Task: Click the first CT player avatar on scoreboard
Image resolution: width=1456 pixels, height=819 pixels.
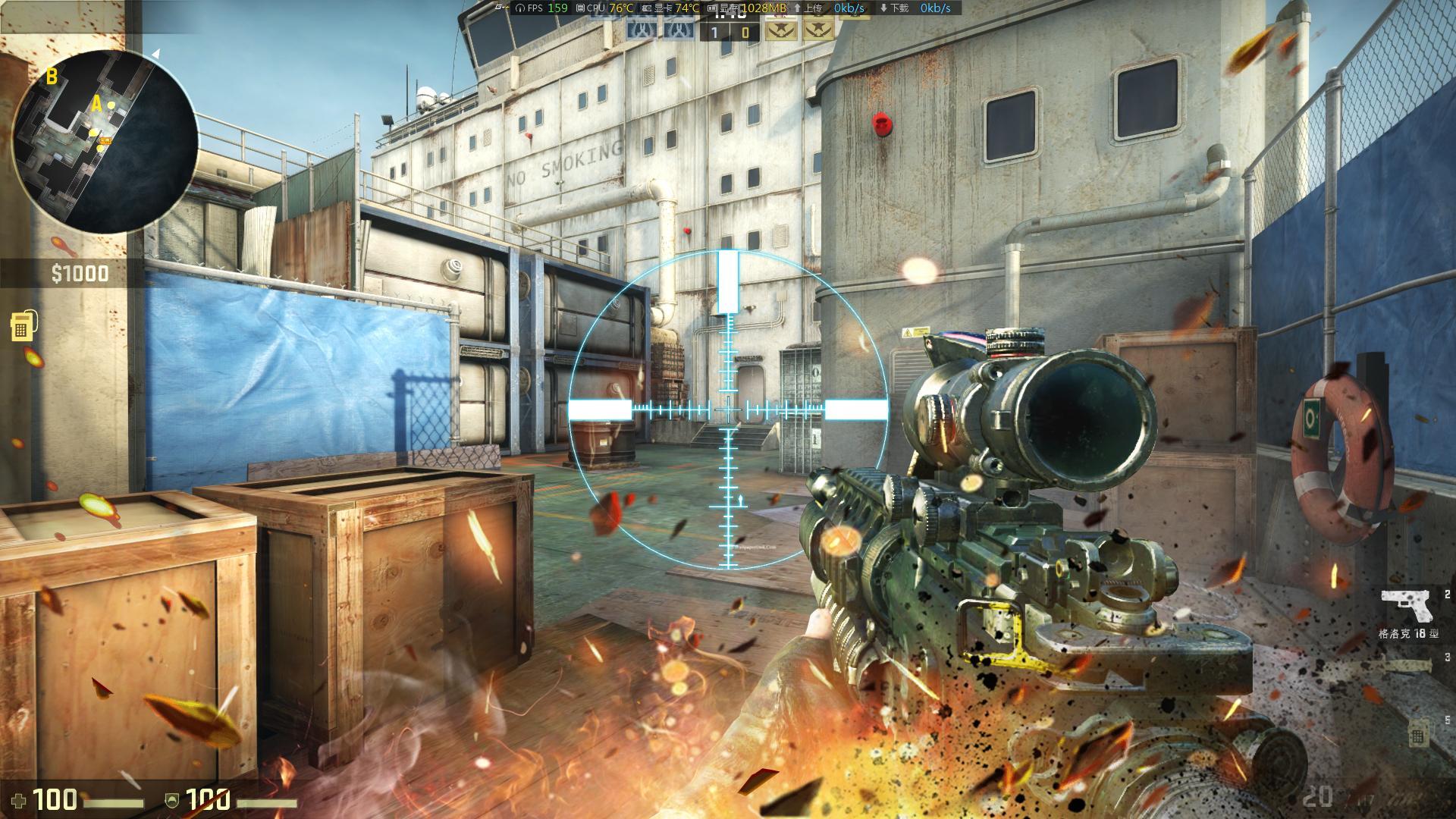Action: [x=639, y=32]
